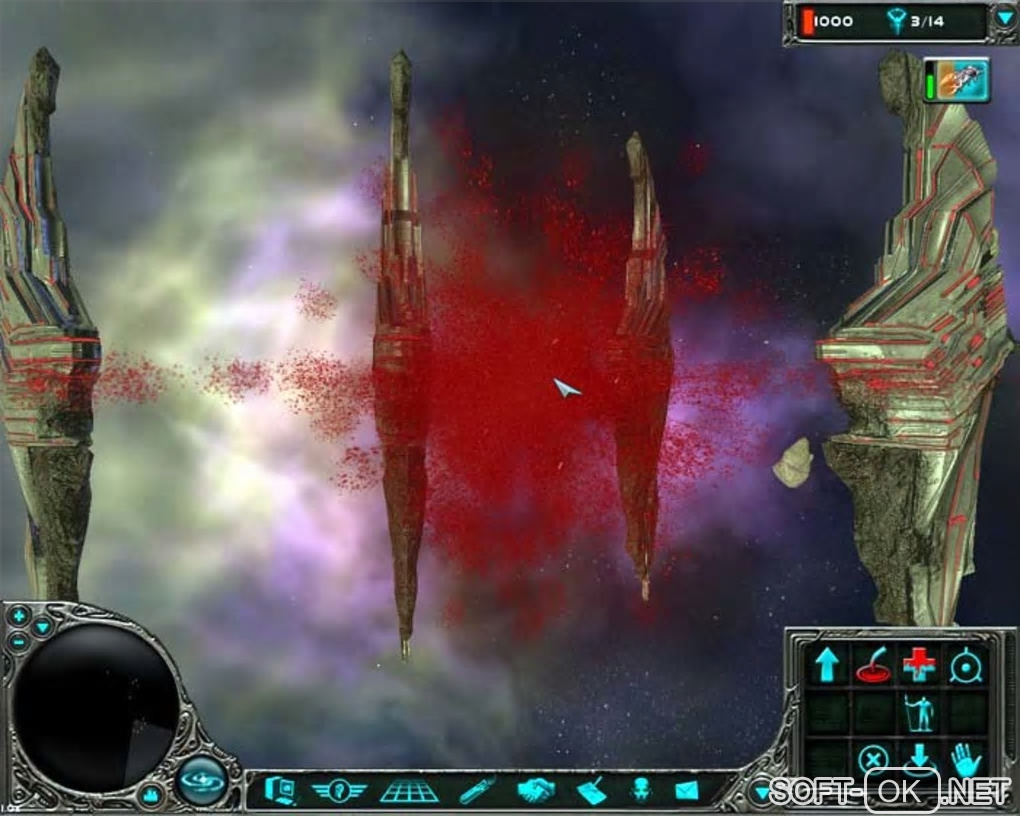Screen dimensions: 1020x816
Task: Open the galaxy map swirl button
Action: 203,781
